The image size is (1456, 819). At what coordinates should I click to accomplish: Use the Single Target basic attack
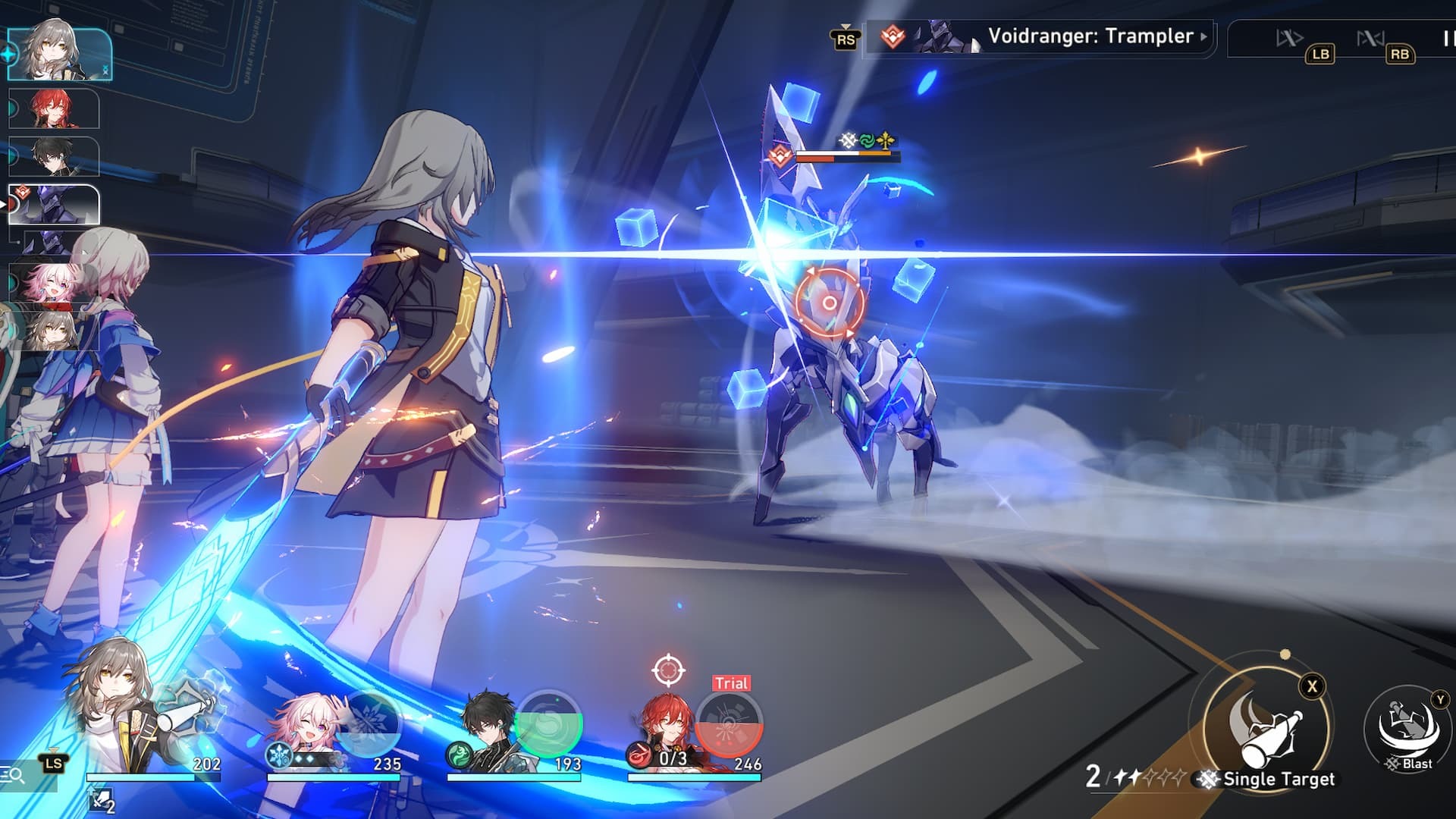click(1266, 730)
